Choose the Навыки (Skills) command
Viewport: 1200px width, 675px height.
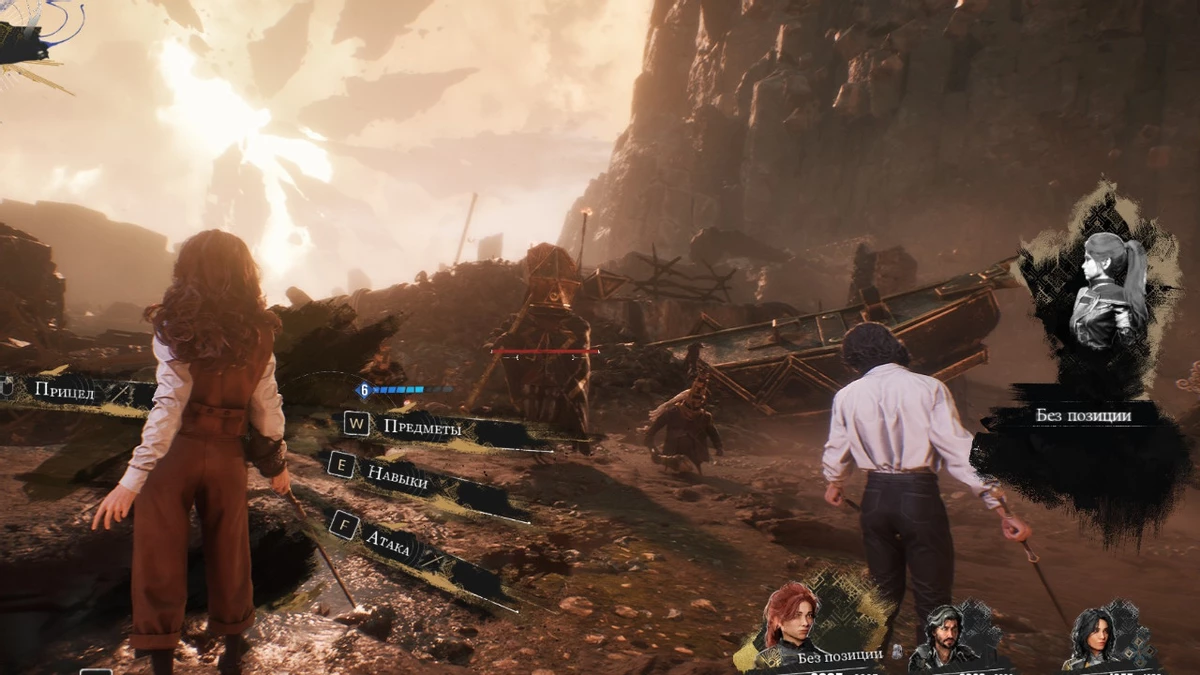pos(397,478)
